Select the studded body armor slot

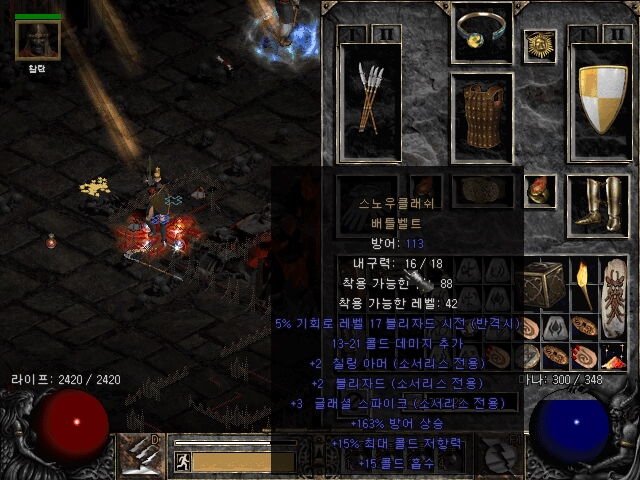tap(482, 118)
